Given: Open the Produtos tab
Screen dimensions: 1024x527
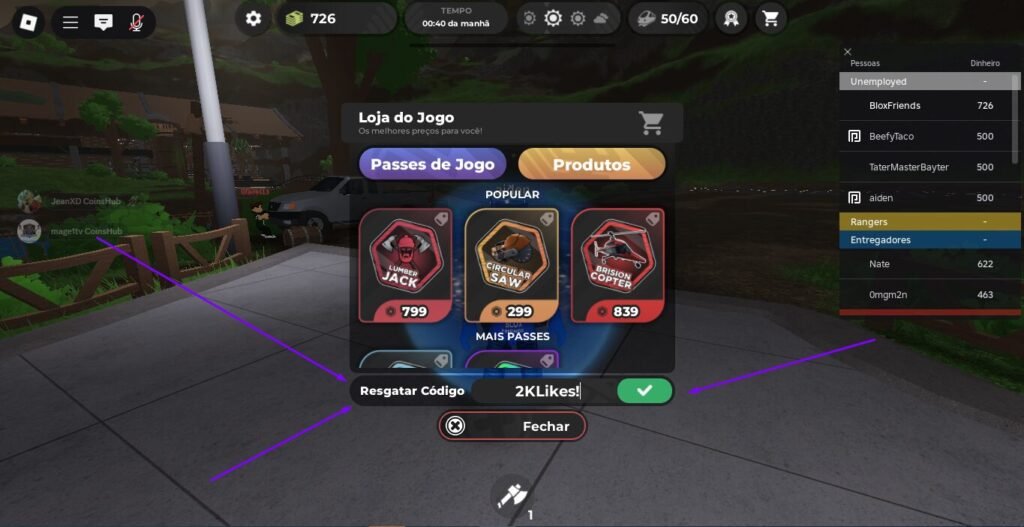Looking at the screenshot, I should point(591,164).
